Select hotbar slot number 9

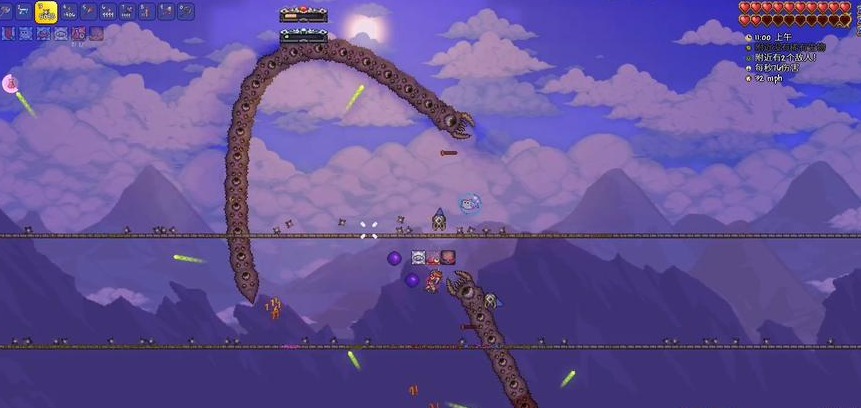pyautogui.click(x=164, y=12)
